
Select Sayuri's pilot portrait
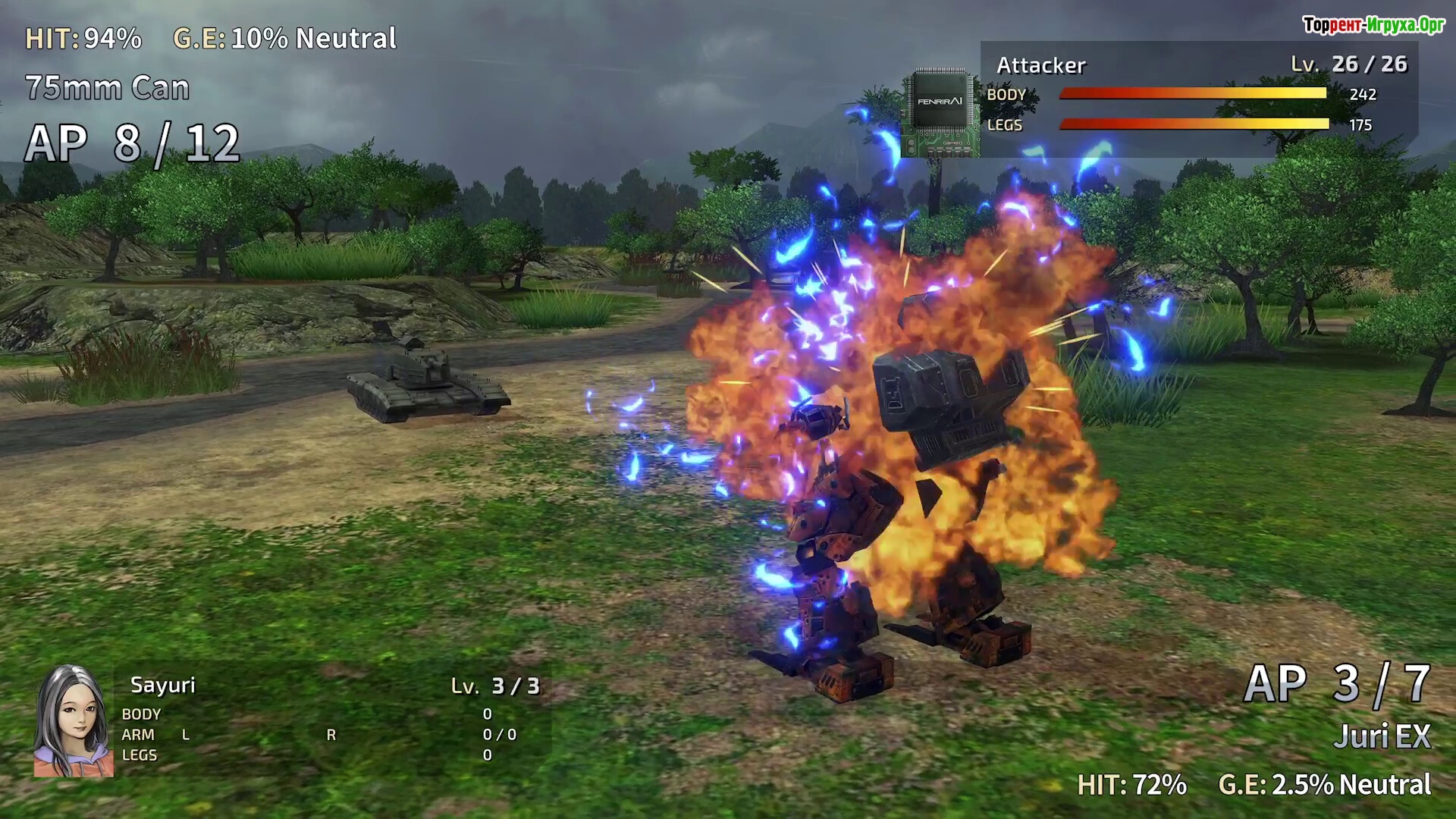(x=73, y=721)
